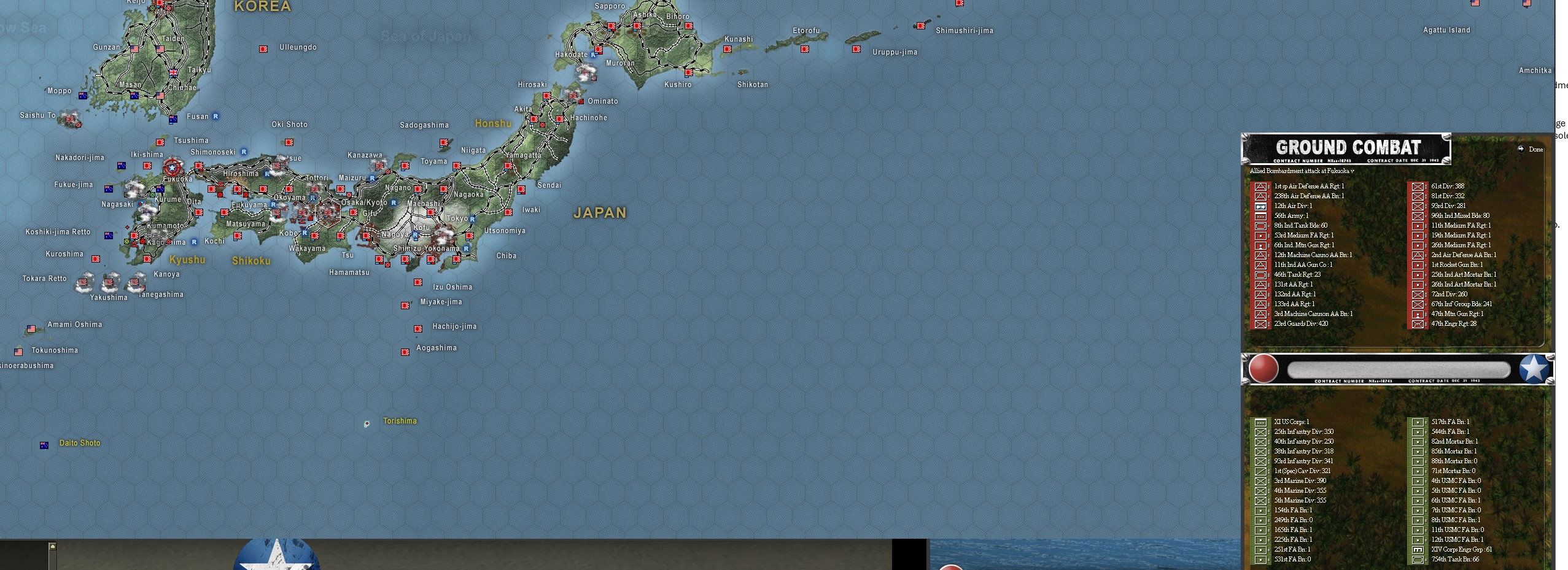Click the XI US Corps headquarters icon
Image resolution: width=1568 pixels, height=570 pixels.
pyautogui.click(x=1262, y=422)
